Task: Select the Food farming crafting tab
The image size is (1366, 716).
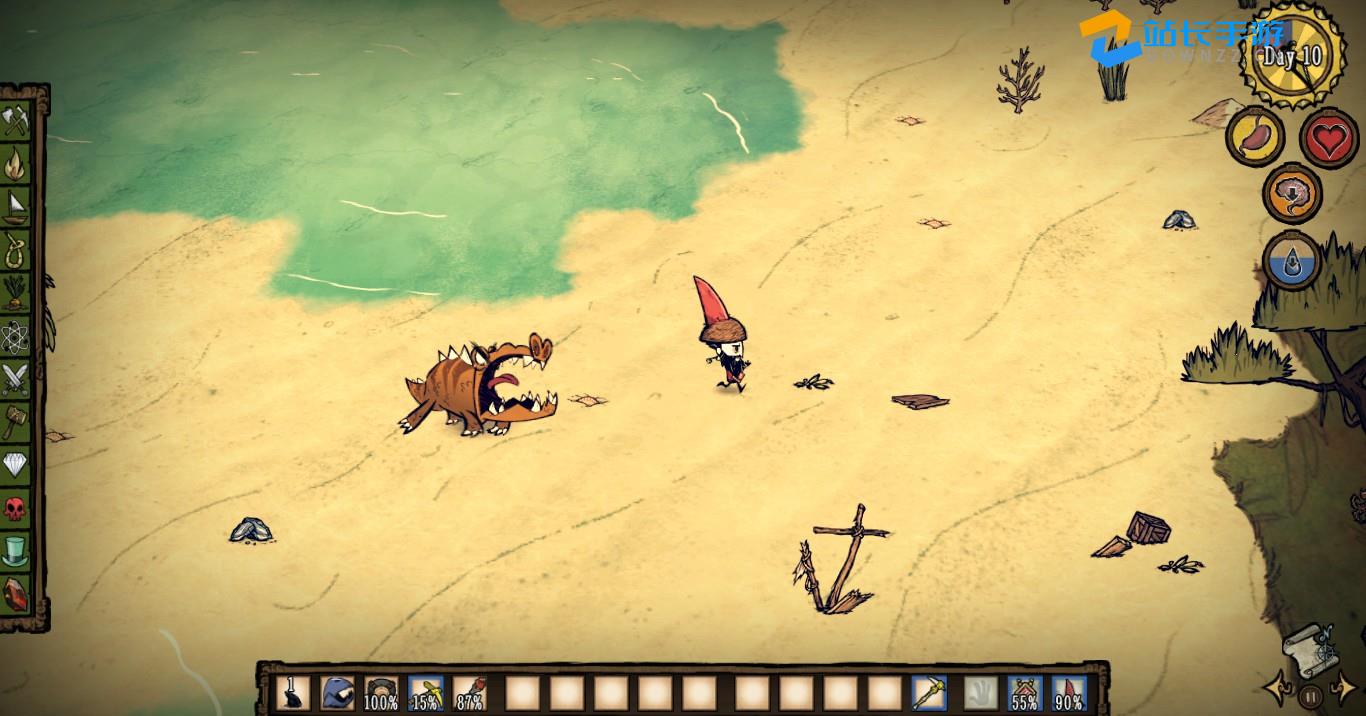Action: click(x=16, y=291)
